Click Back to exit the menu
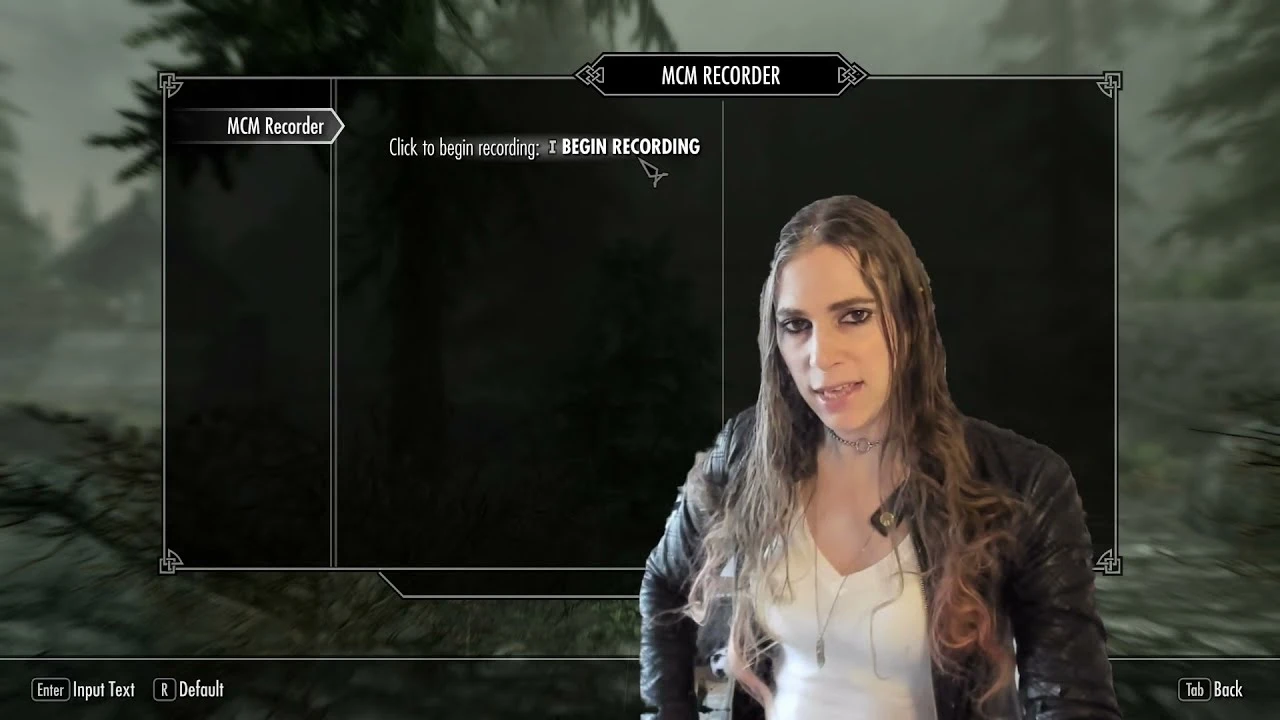 pyautogui.click(x=1228, y=690)
